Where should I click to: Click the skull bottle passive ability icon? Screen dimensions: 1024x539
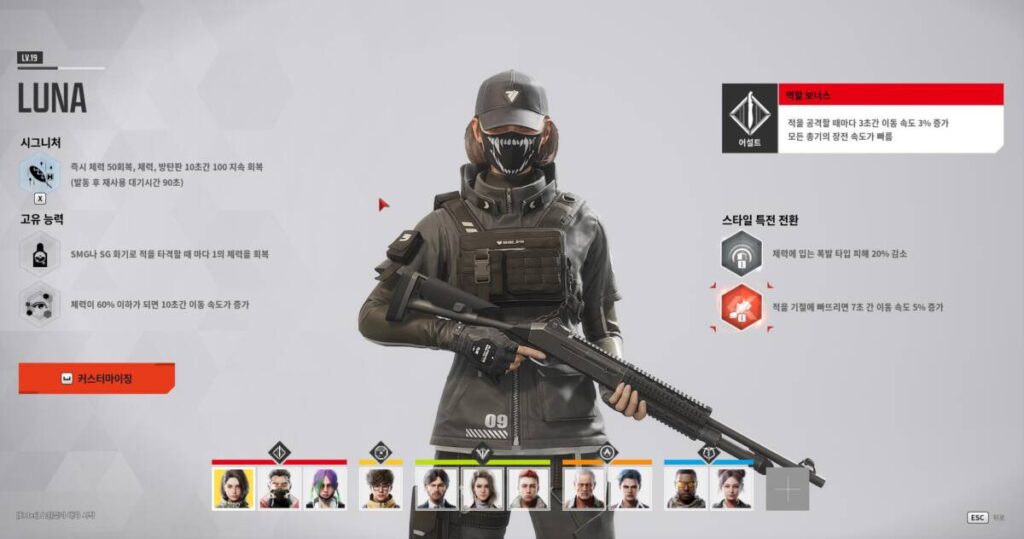[x=41, y=253]
